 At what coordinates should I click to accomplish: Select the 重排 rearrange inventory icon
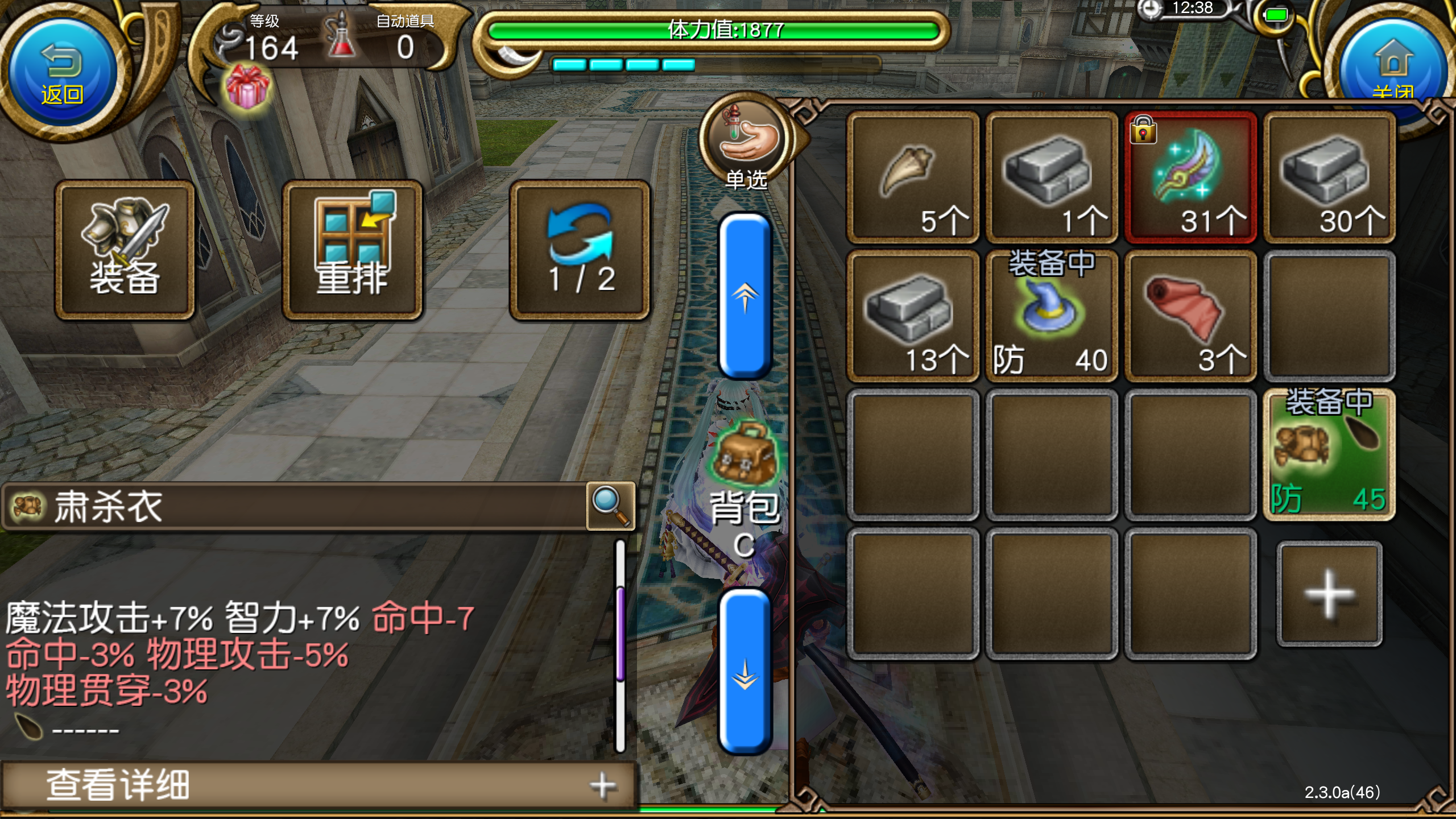[353, 249]
